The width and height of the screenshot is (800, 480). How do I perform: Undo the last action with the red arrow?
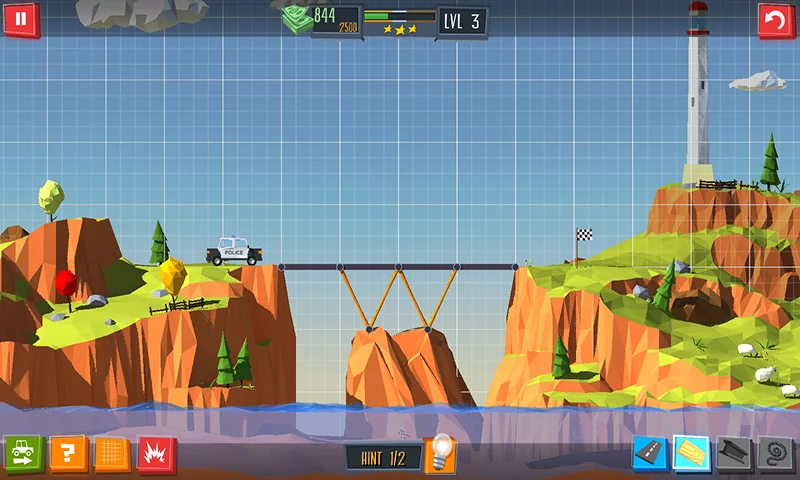776,19
